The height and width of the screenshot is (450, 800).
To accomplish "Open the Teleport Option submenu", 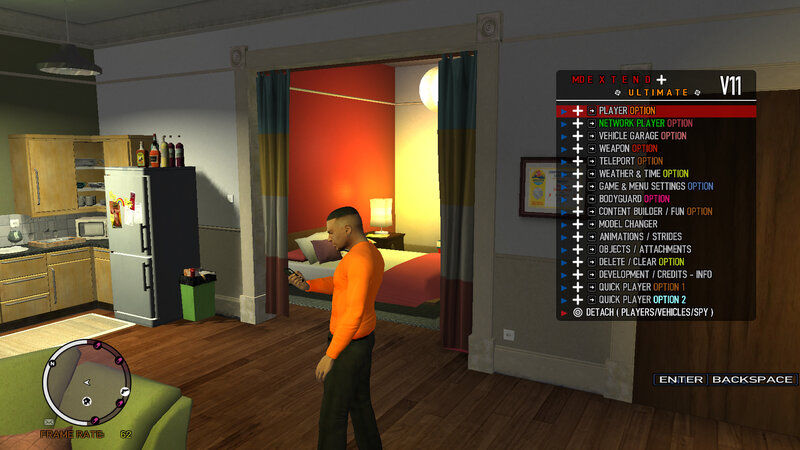I will (x=630, y=161).
